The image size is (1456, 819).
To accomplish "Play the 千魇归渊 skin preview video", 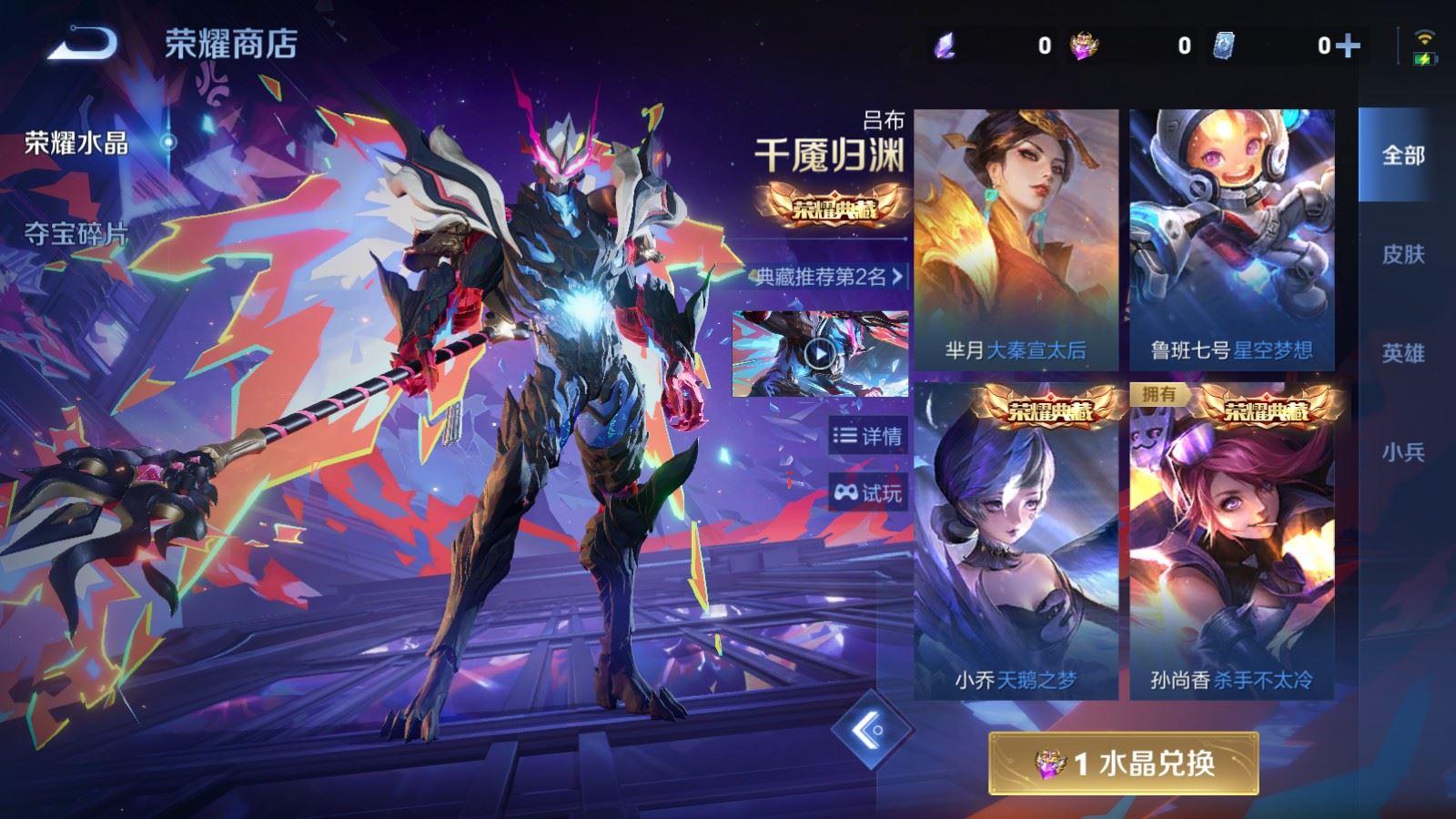I will click(818, 355).
